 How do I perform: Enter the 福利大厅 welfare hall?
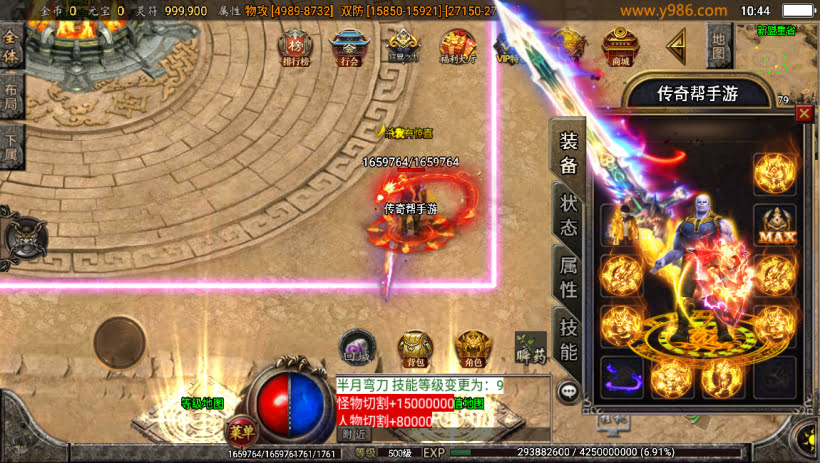coord(459,46)
